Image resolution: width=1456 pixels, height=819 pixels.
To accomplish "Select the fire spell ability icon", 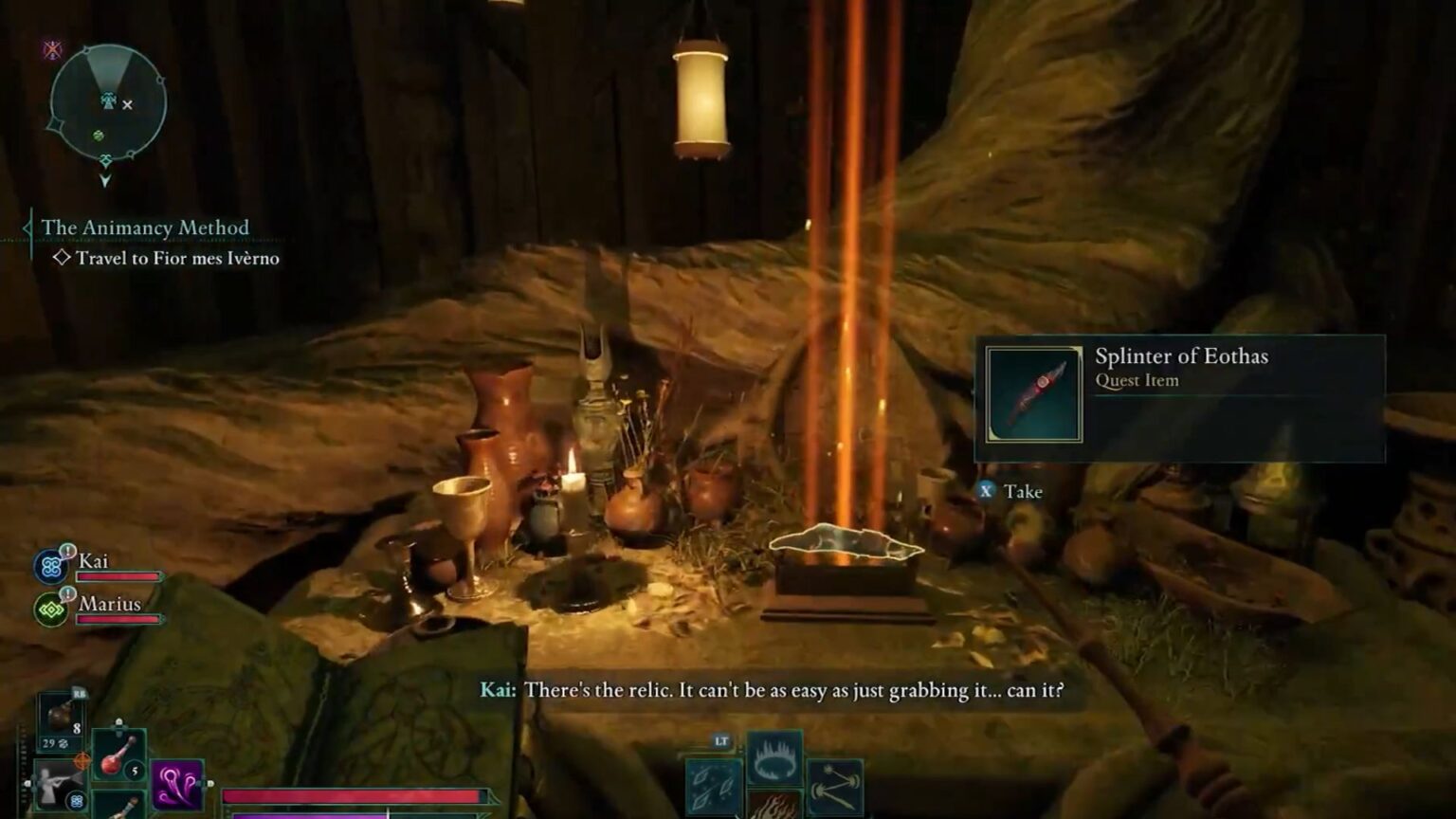I will click(775, 808).
